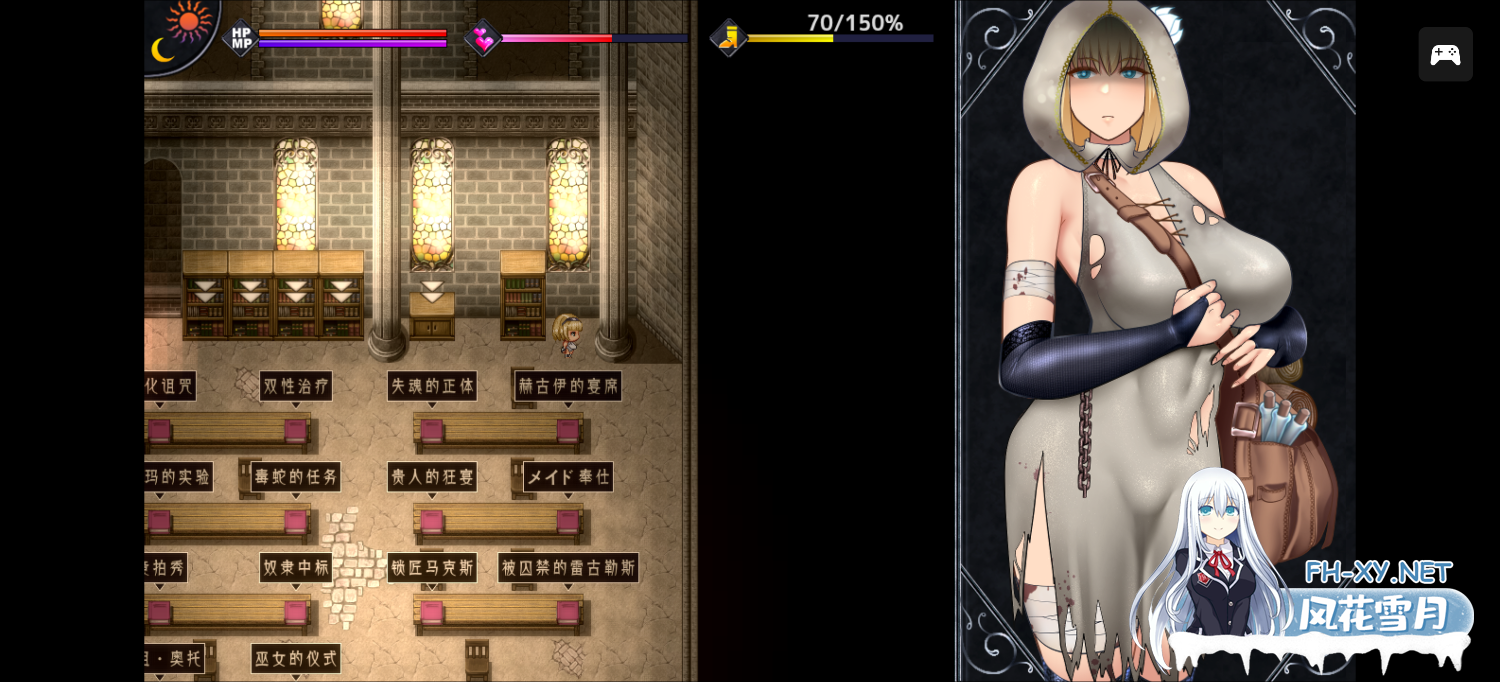Open the 被囚禁的雷古勒斯 scene label
The image size is (1500, 682).
pos(568,568)
